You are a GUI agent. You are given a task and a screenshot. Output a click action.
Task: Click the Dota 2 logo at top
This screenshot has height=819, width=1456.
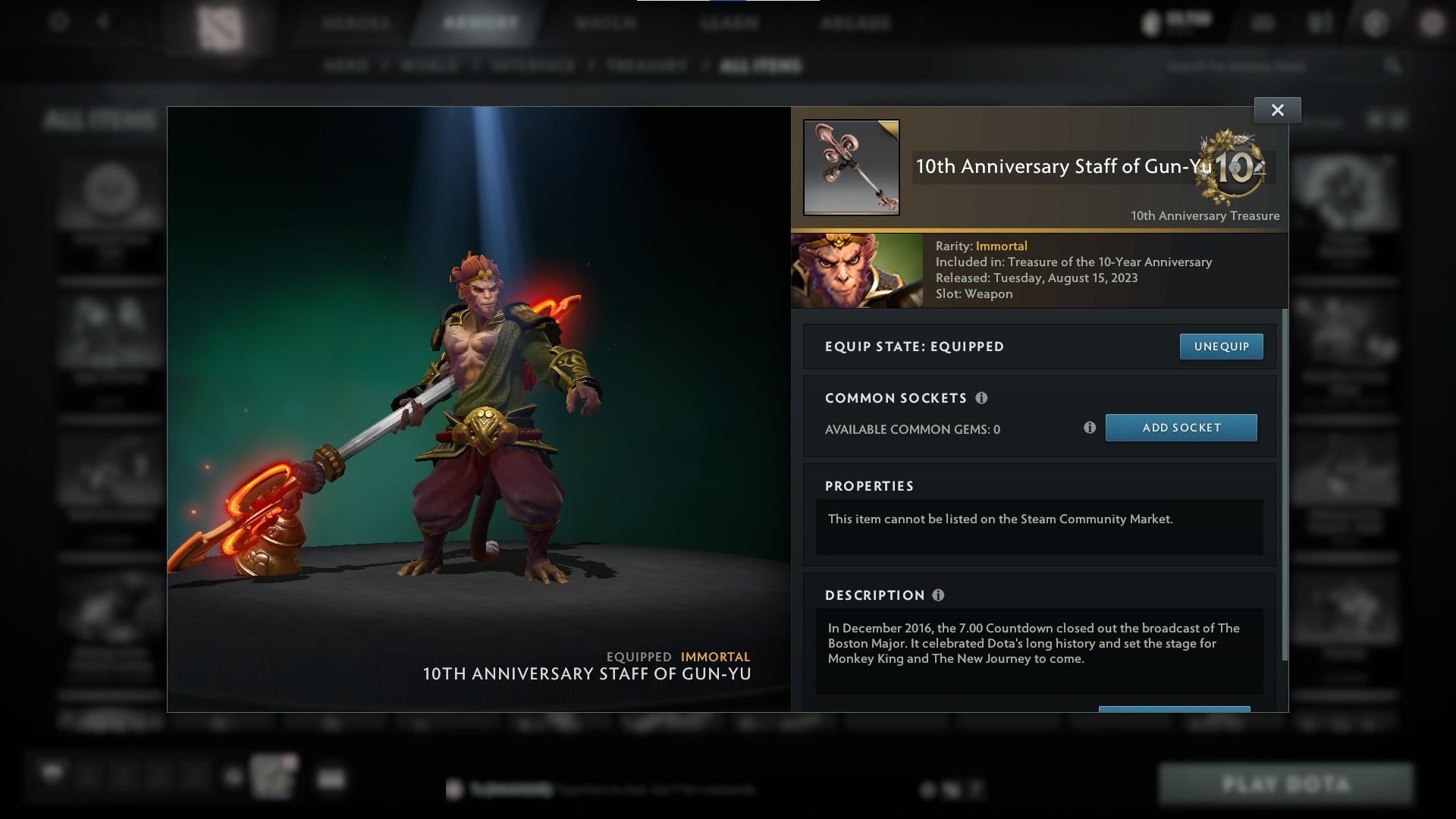[220, 23]
